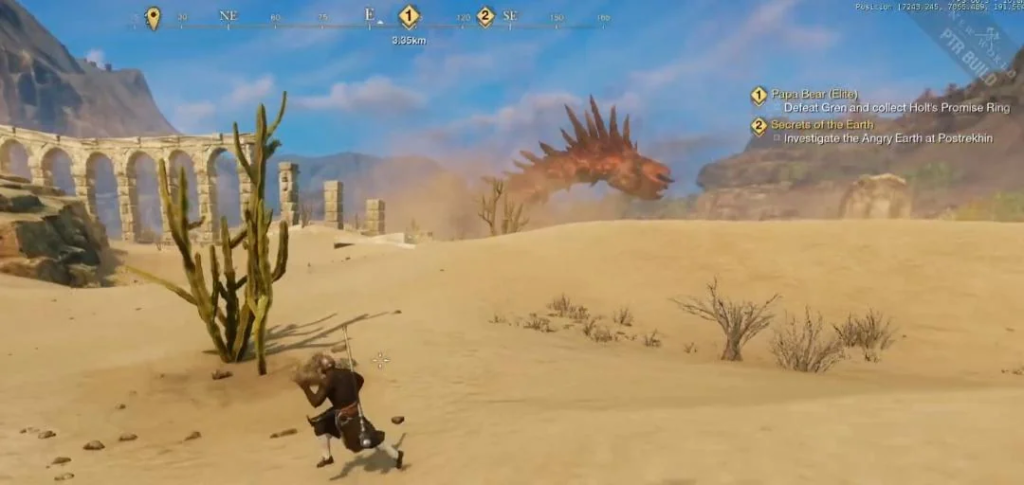Click the number 1 badge in quest tracker
Screen dimensions: 1024x485
[x=759, y=96]
